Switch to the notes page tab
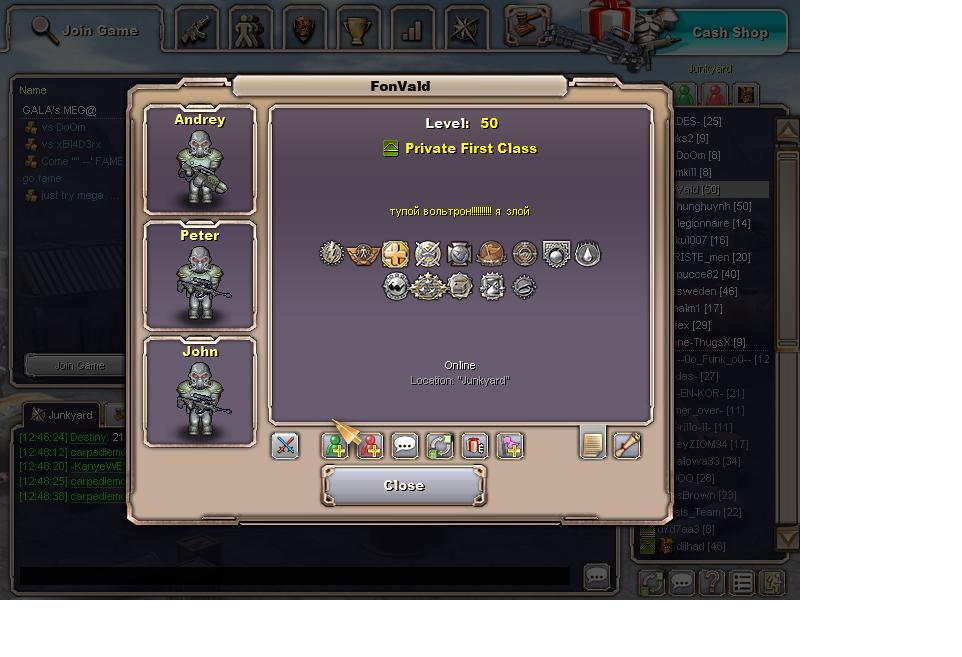The image size is (962, 657). pyautogui.click(x=593, y=443)
